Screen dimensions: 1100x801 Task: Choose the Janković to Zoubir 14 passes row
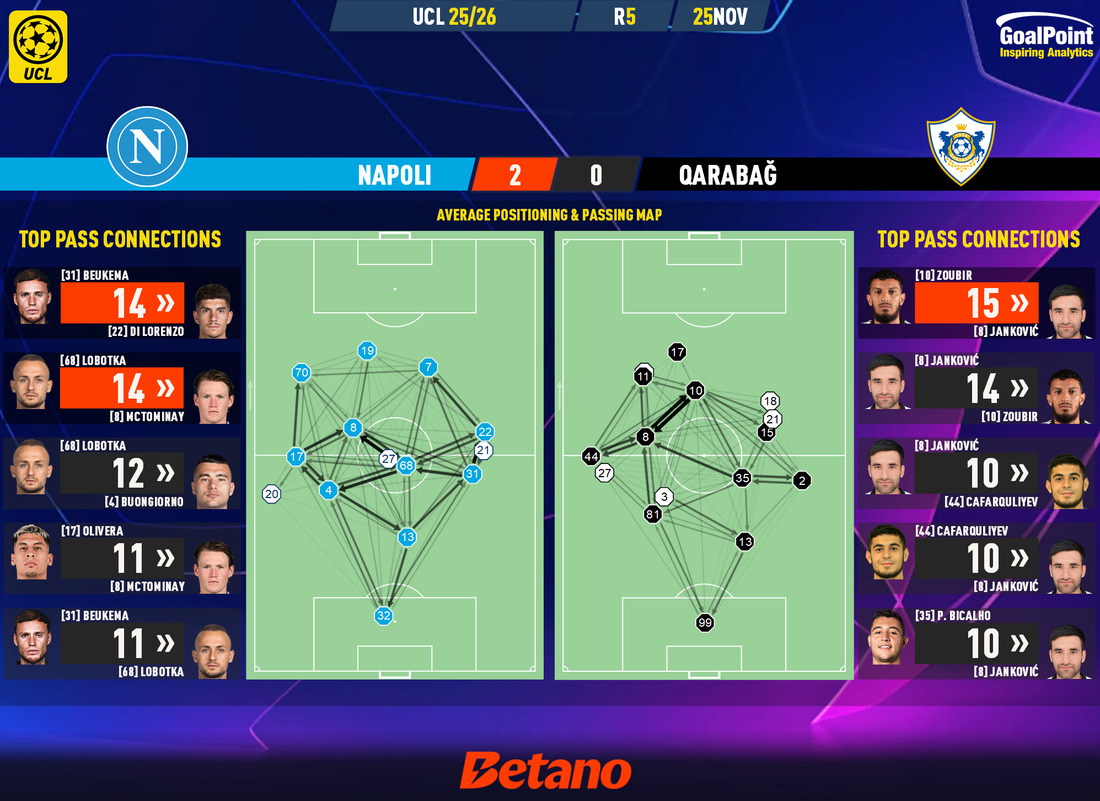(x=977, y=388)
